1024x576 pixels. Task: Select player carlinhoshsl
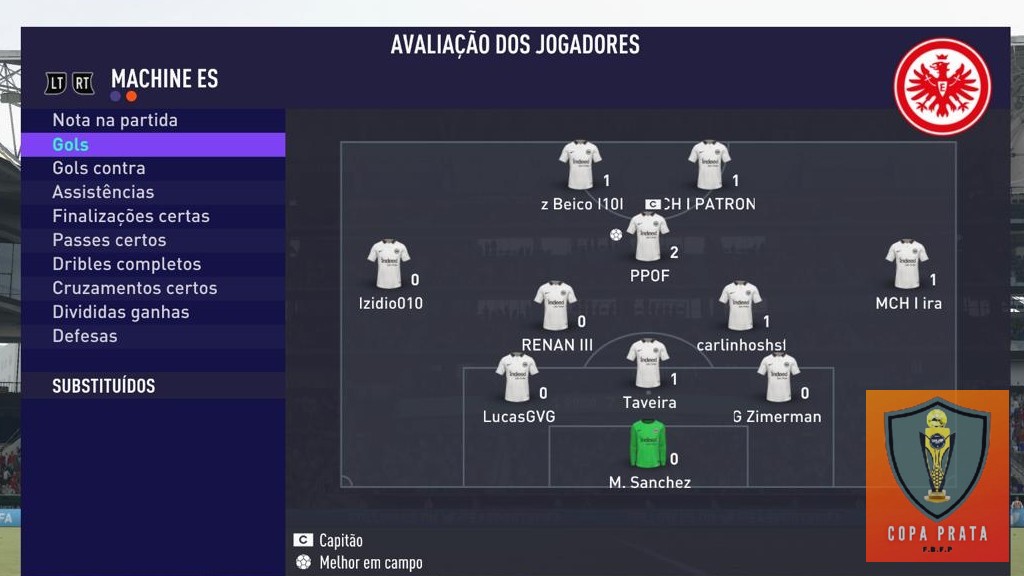click(x=741, y=307)
